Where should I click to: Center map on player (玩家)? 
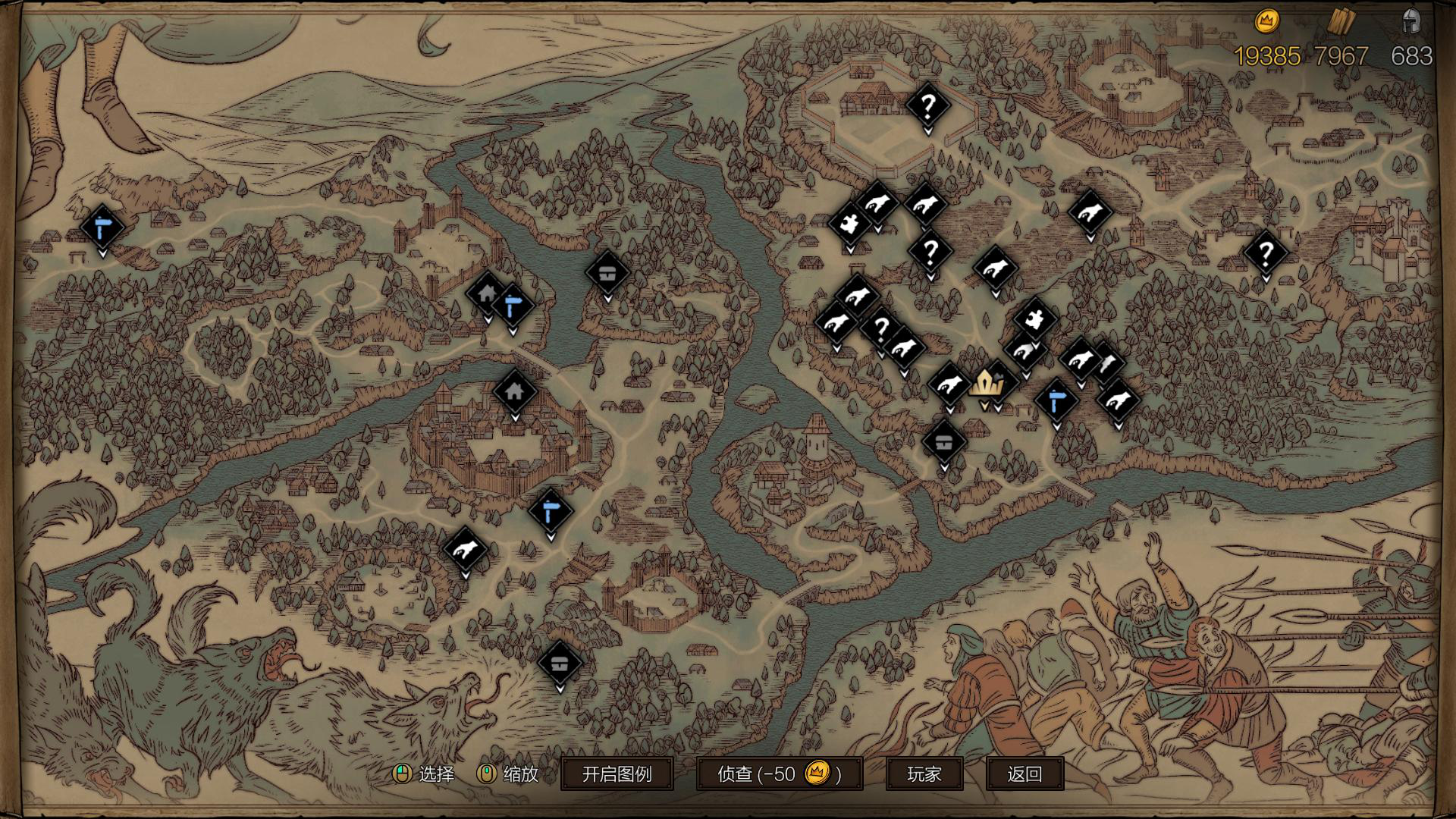[924, 773]
